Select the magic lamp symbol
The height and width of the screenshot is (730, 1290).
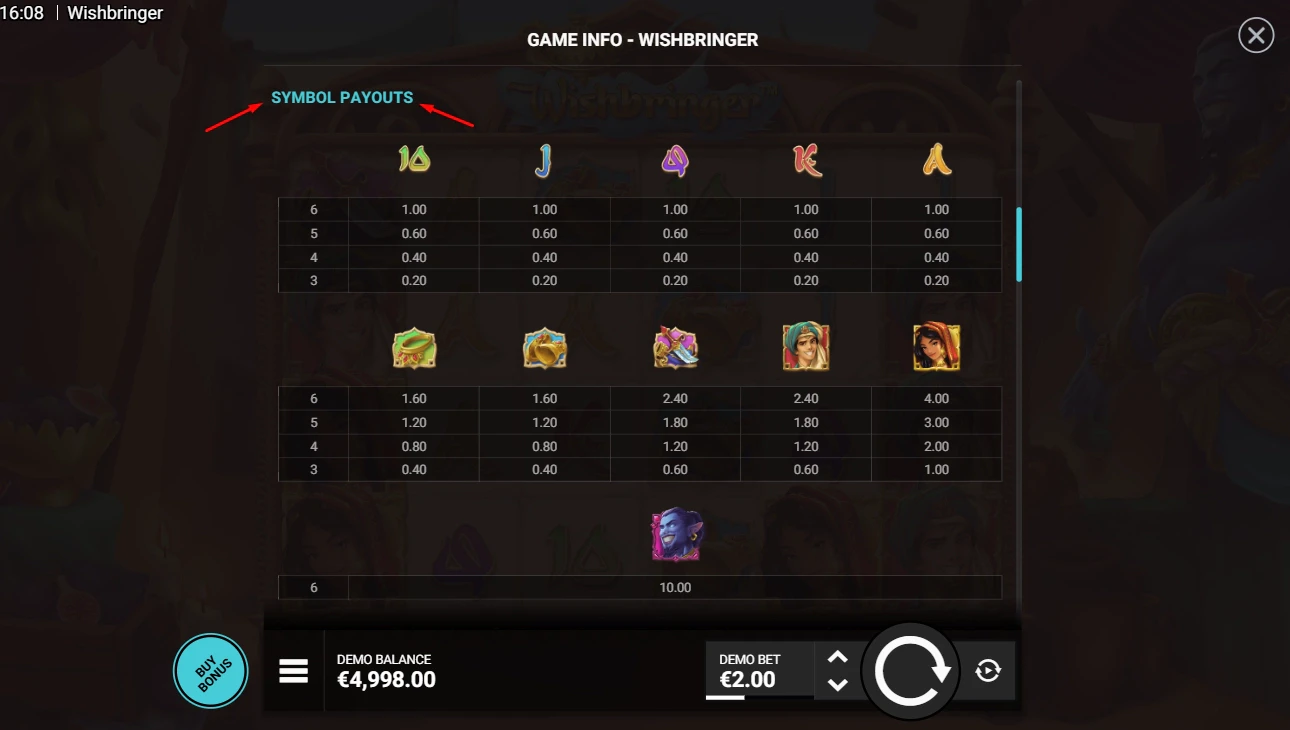click(544, 346)
